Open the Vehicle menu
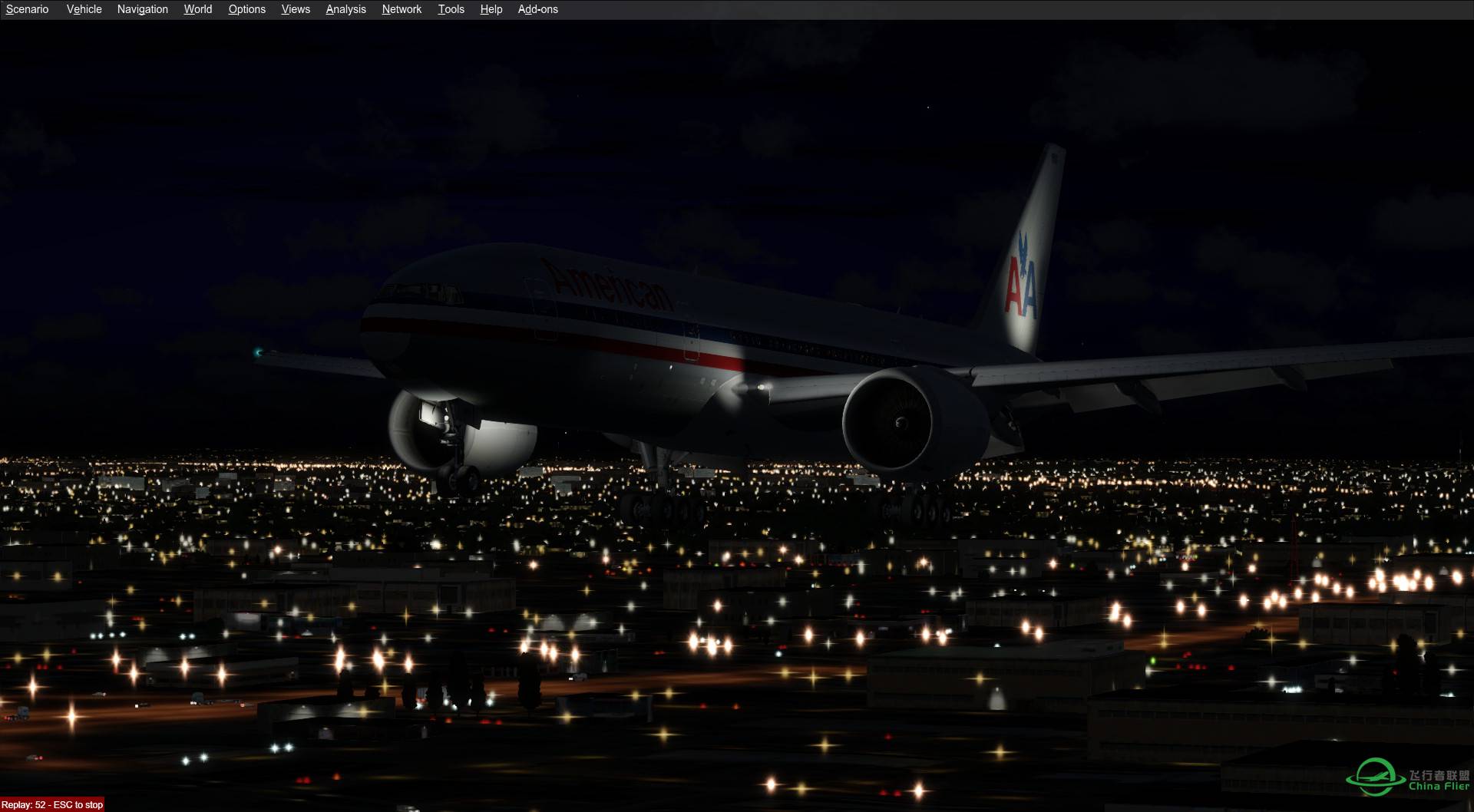Image resolution: width=1474 pixels, height=812 pixels. pos(84,9)
